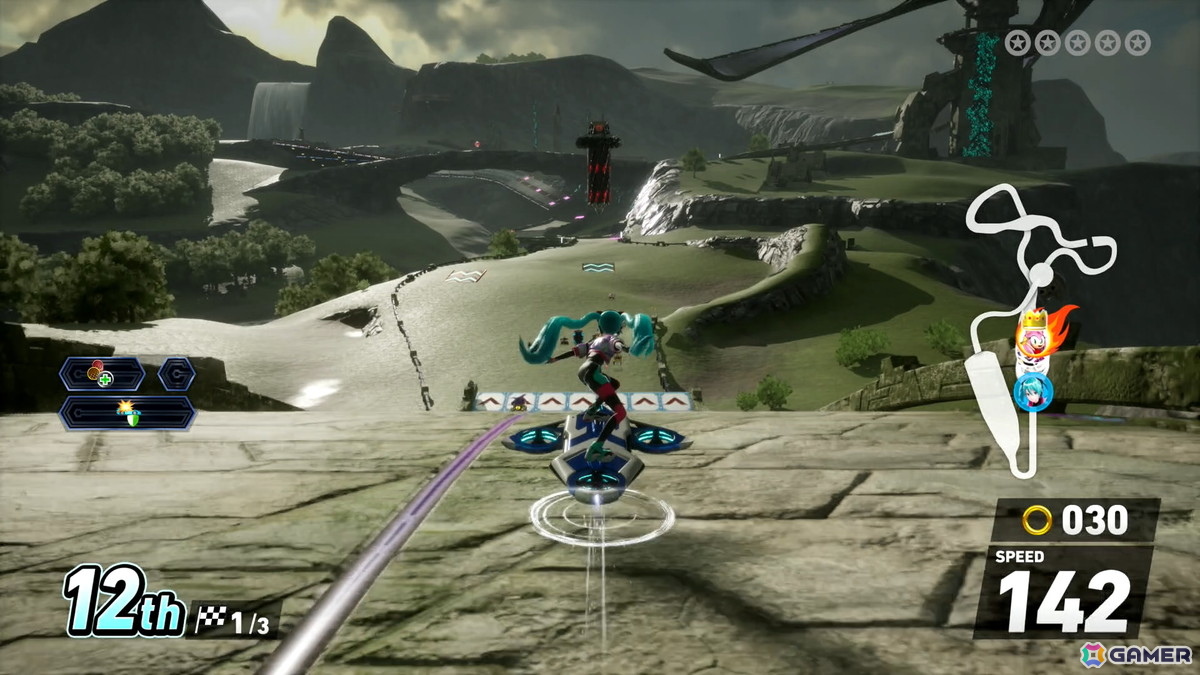Select the ring-plus gadget slot
The image size is (1200, 675).
[101, 375]
